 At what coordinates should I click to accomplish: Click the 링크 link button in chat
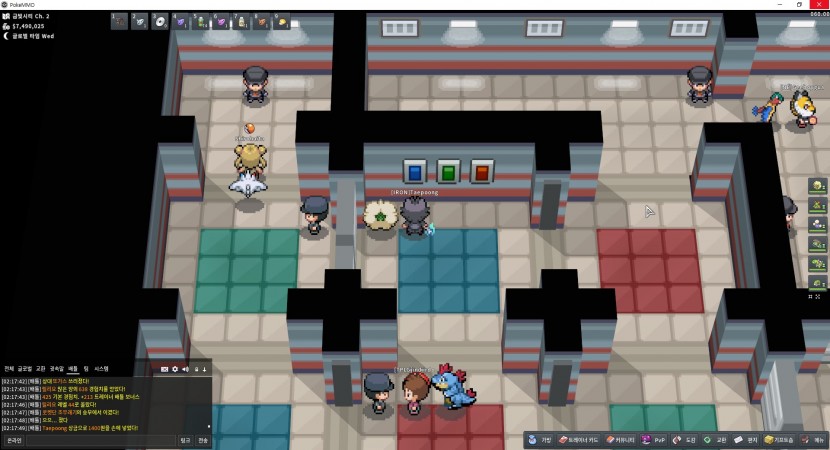[185, 440]
